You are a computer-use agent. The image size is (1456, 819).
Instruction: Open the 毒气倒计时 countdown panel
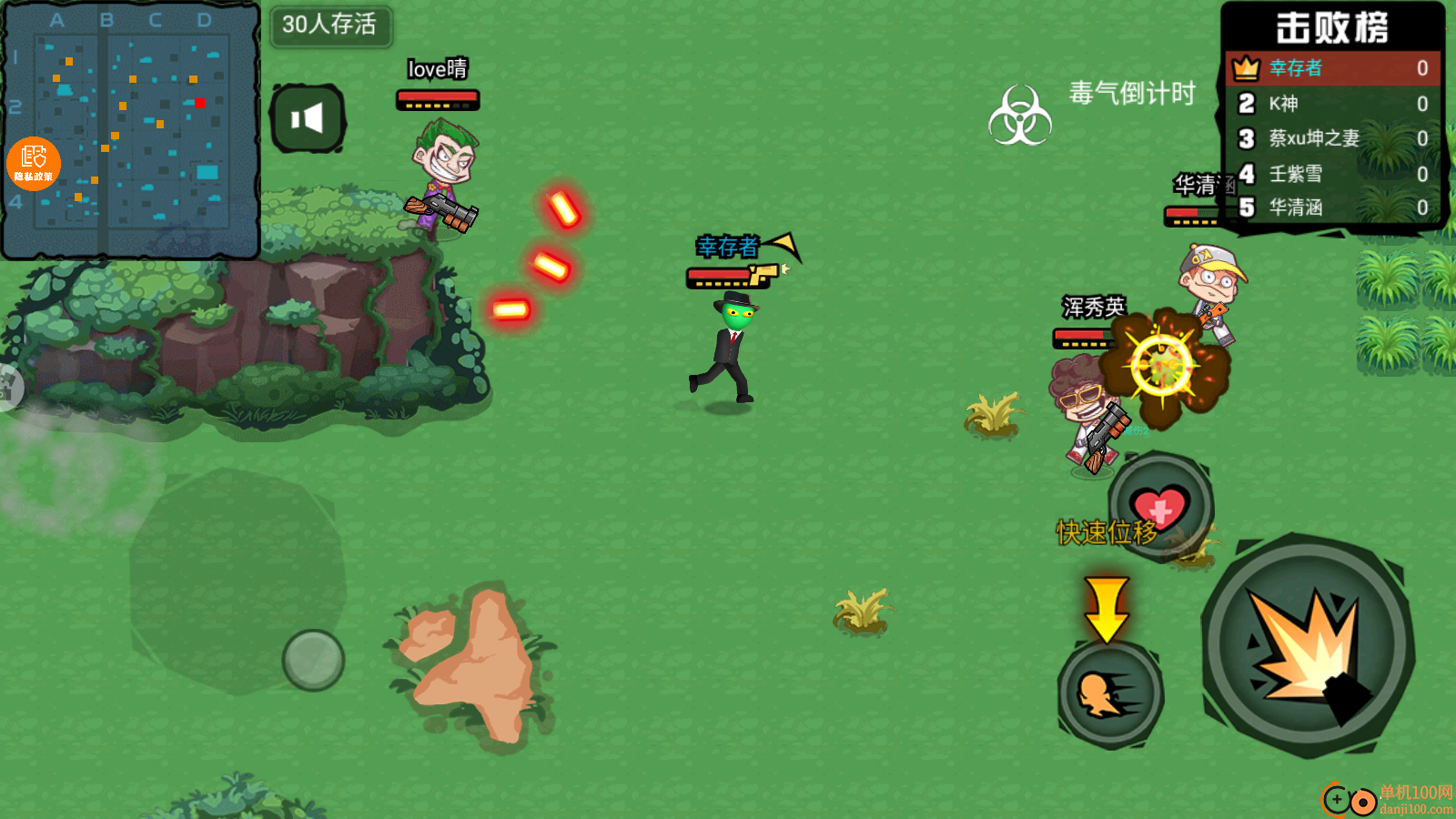tap(1132, 95)
